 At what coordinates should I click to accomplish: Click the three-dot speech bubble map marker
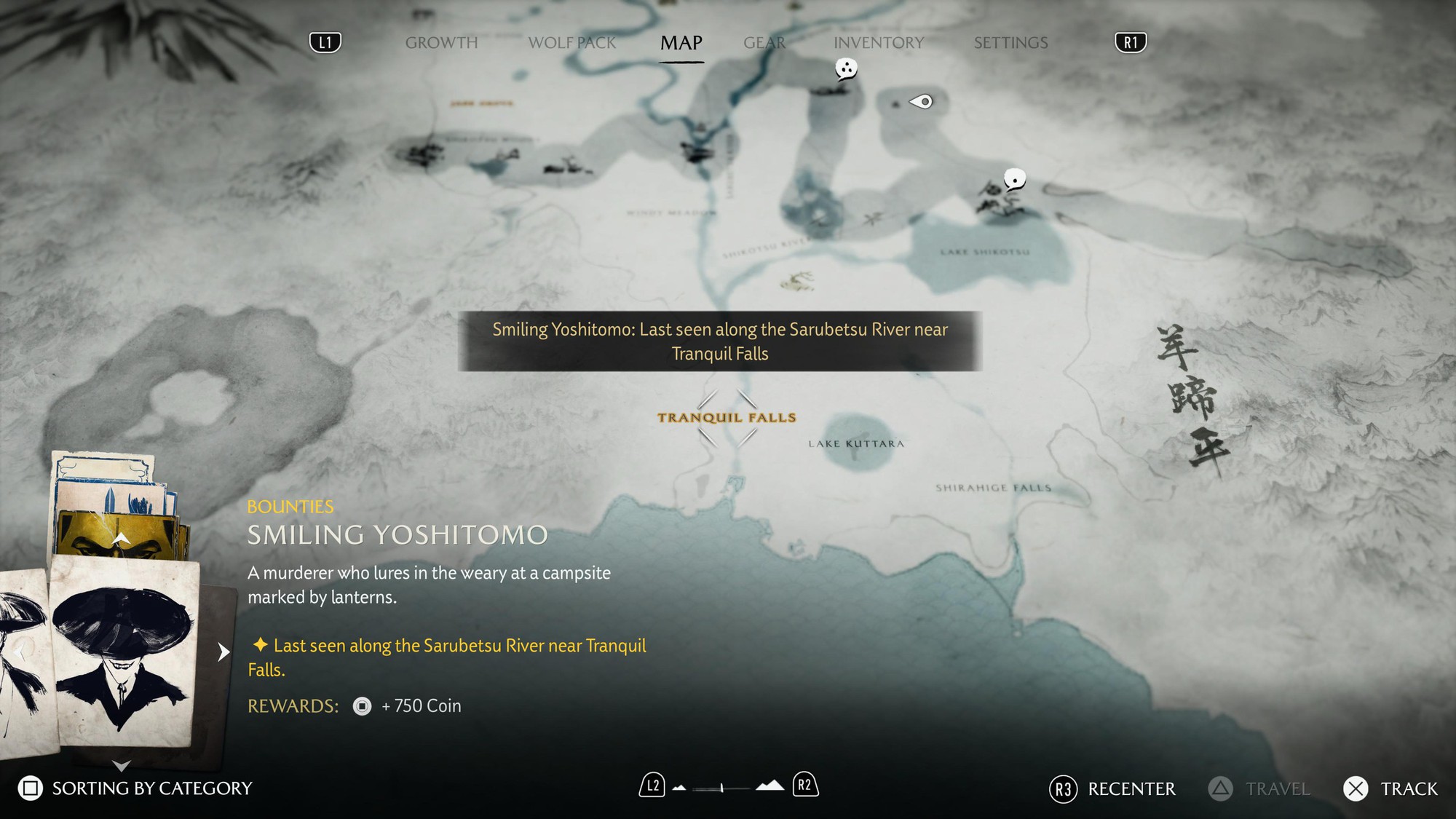point(846,69)
